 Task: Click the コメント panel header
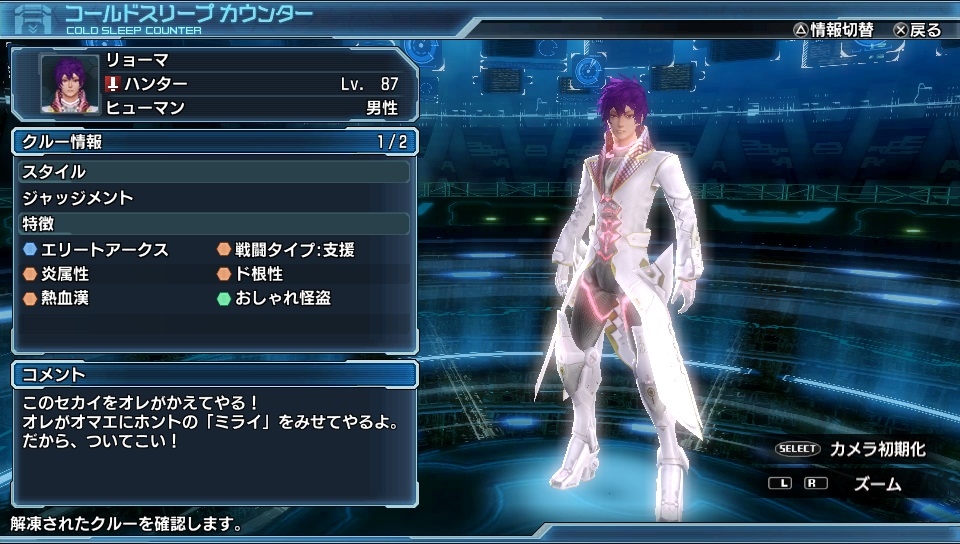[x=214, y=375]
